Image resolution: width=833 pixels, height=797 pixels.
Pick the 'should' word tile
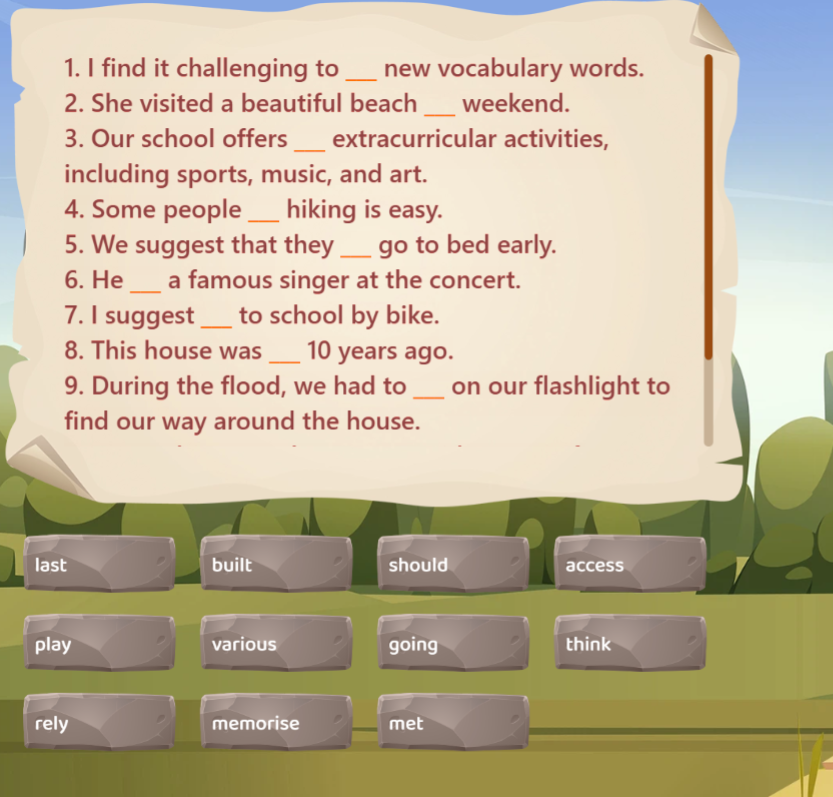[x=452, y=565]
